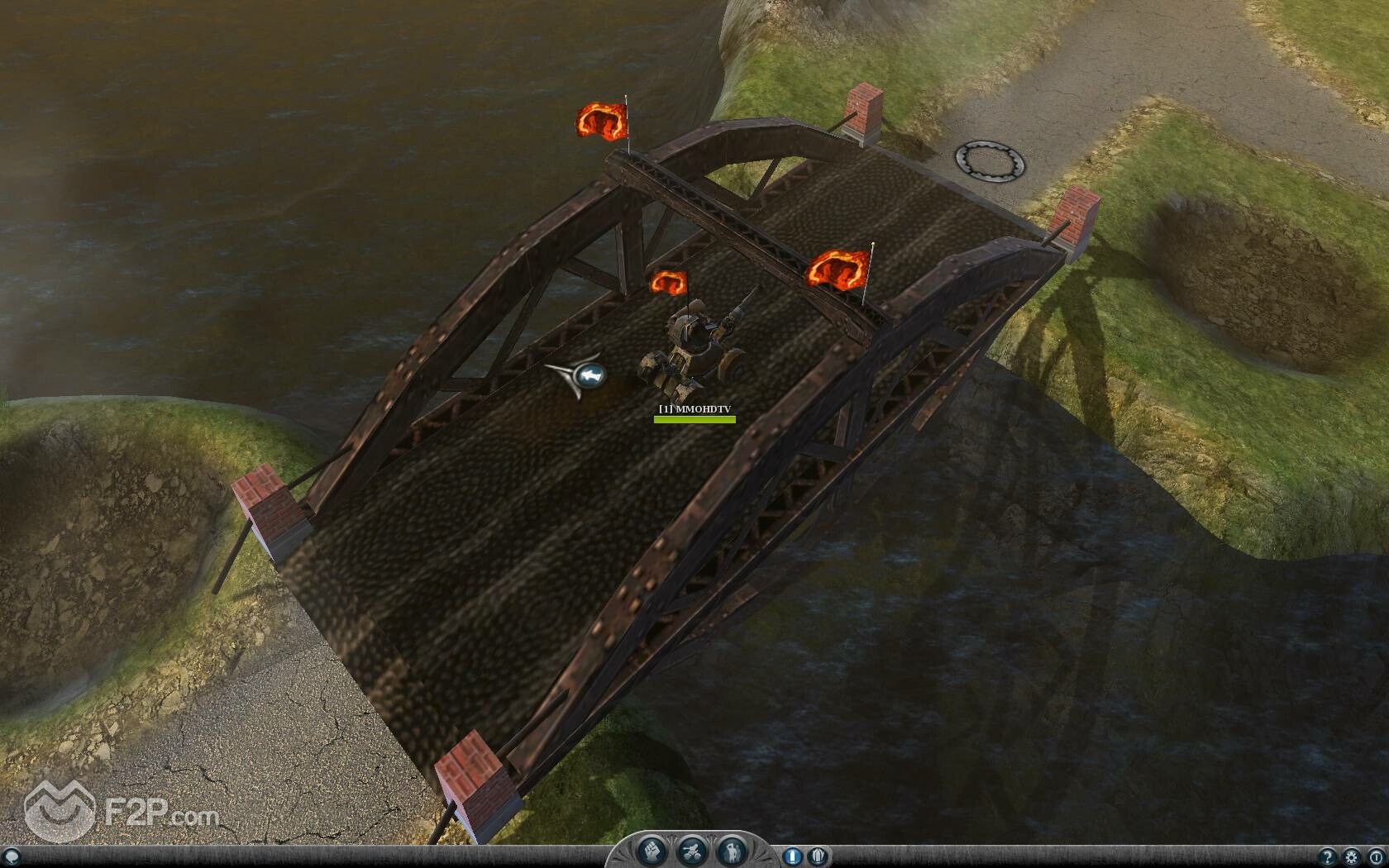Click the power quit button
Screen dimensions: 1389x868
pyautogui.click(x=1375, y=857)
